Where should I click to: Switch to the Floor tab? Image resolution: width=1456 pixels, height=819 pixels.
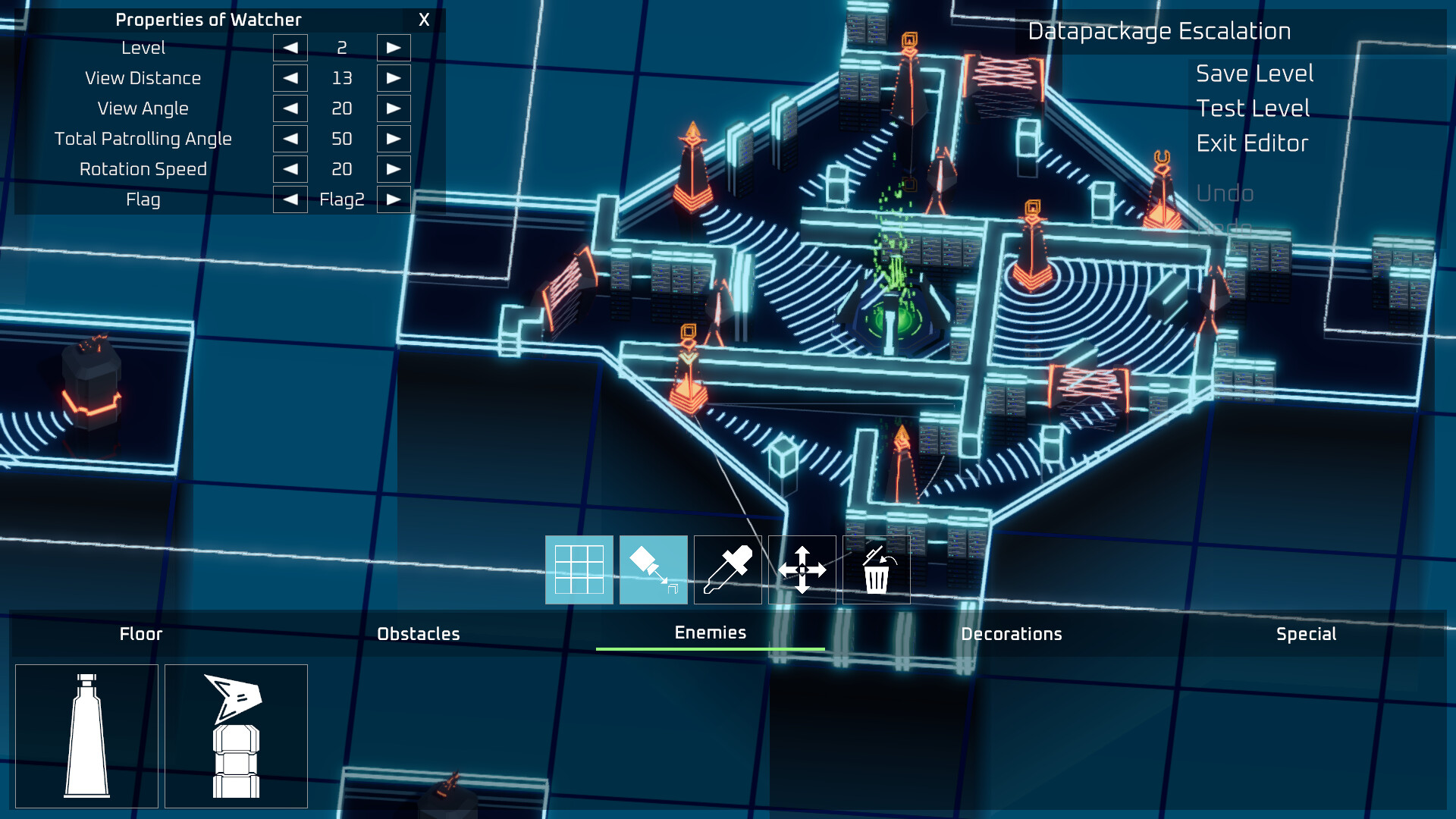click(140, 634)
